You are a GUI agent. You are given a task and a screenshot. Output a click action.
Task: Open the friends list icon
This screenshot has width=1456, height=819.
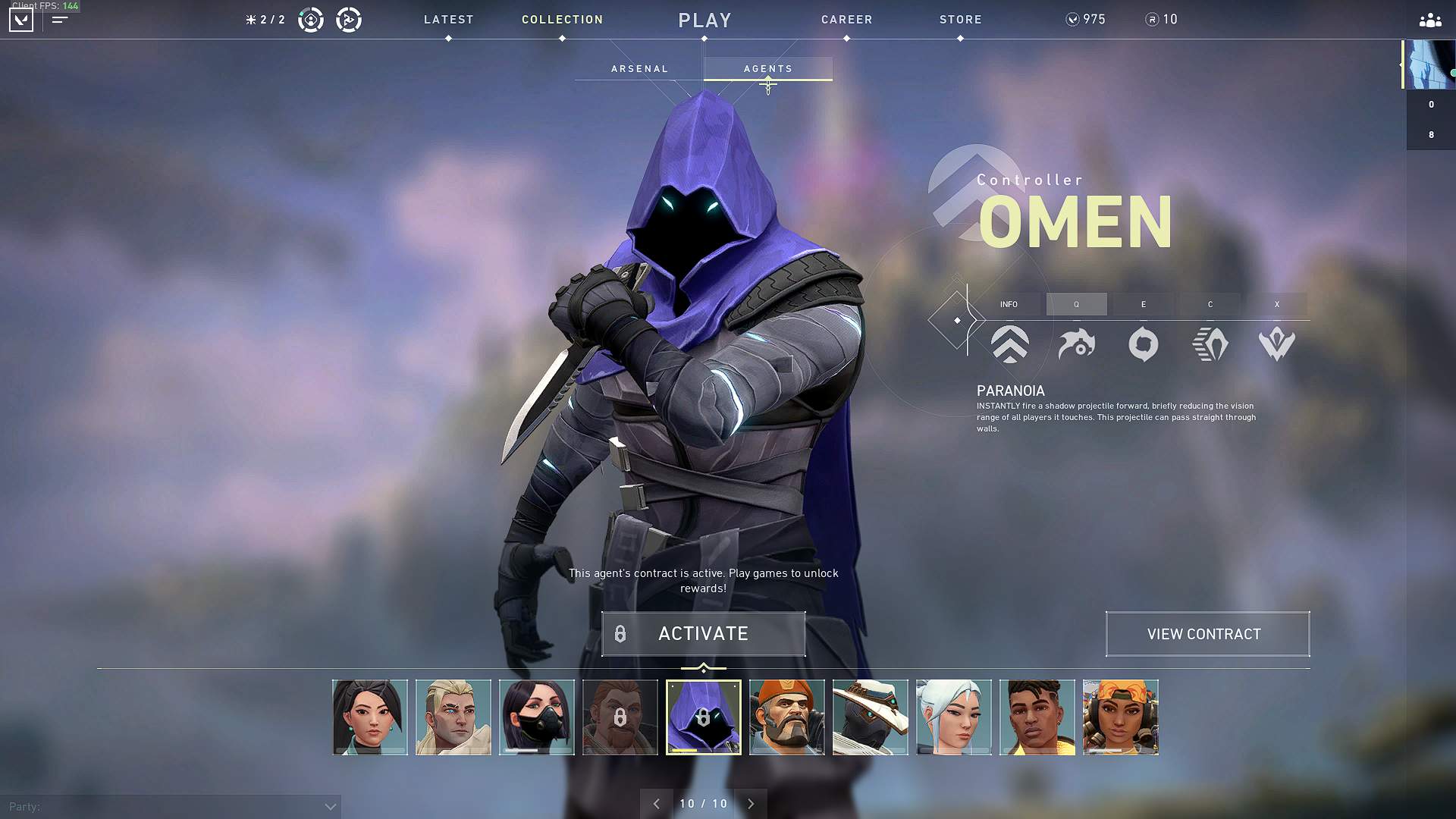pos(1429,20)
